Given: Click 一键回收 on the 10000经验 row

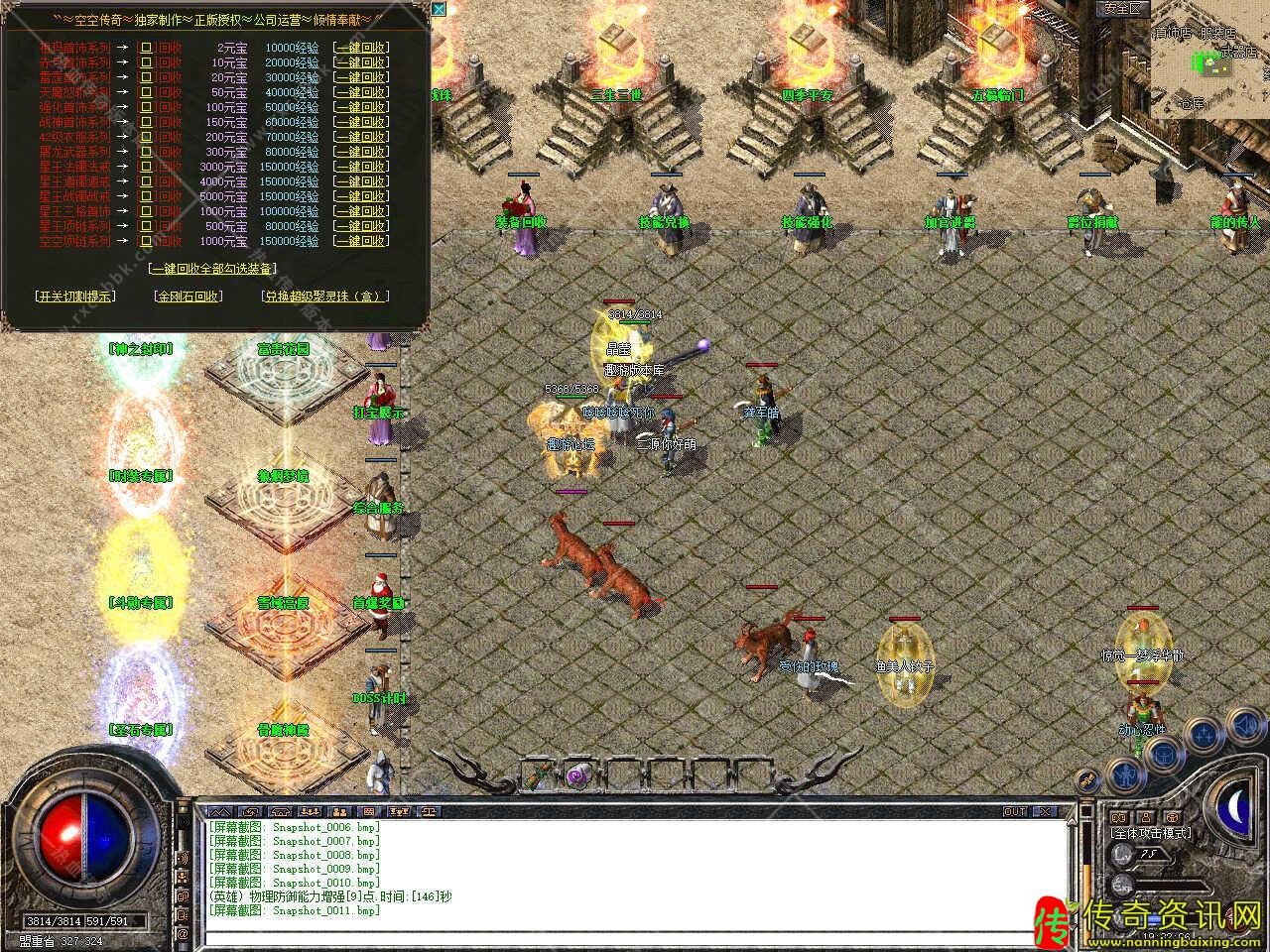Looking at the screenshot, I should [x=361, y=47].
